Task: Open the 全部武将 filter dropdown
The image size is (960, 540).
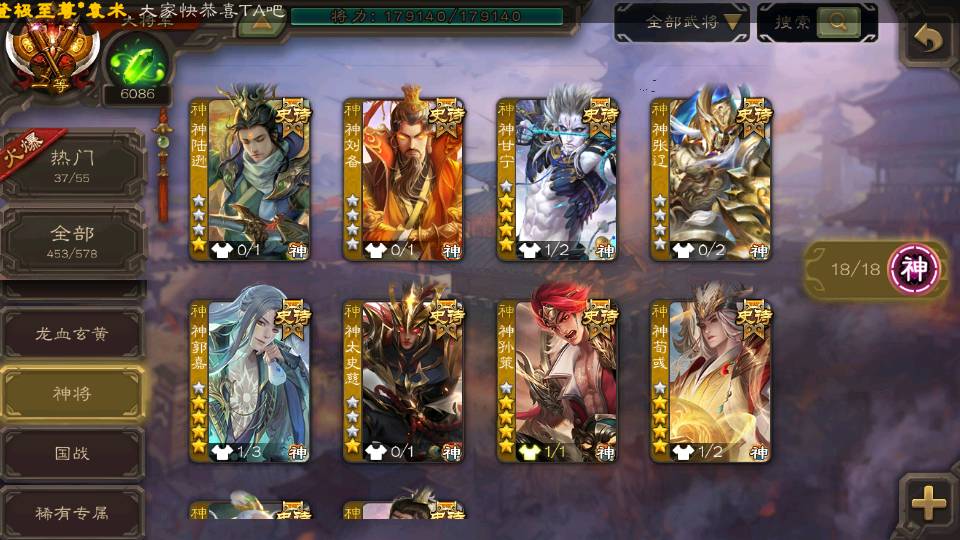Action: pos(682,22)
